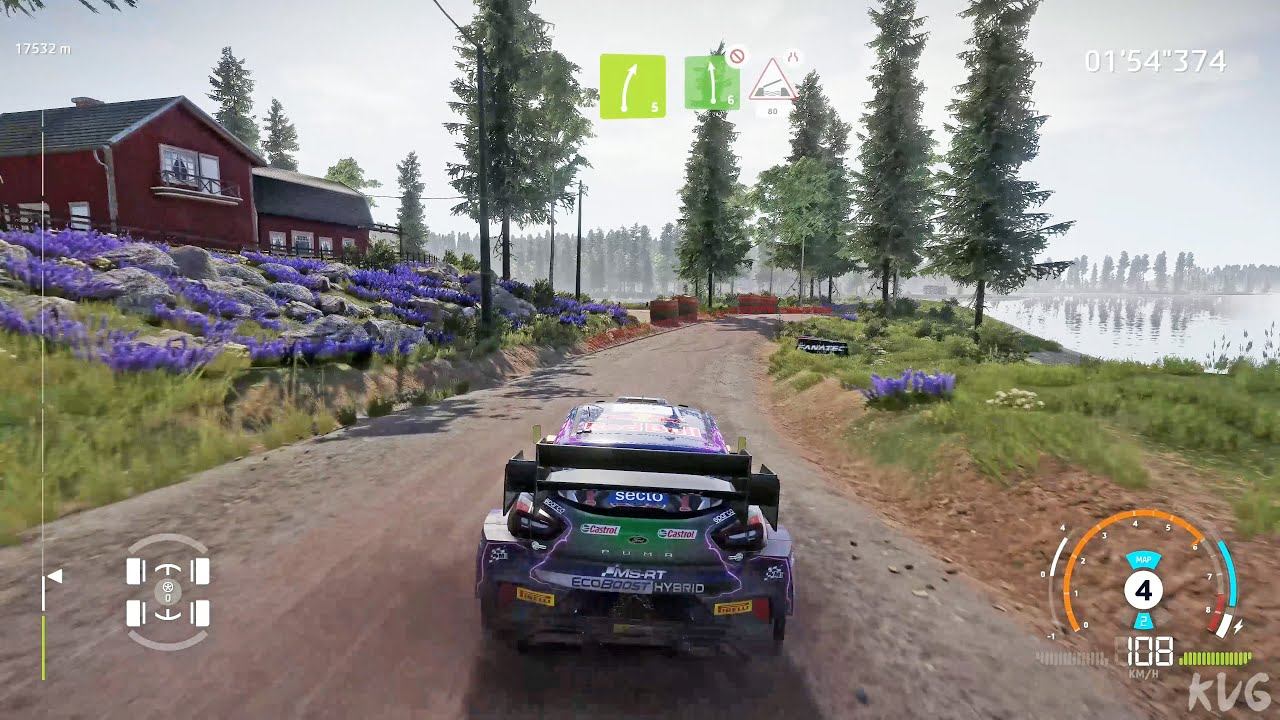Click the red don't-cut prohibition symbol
This screenshot has width=1280, height=720.
(737, 56)
